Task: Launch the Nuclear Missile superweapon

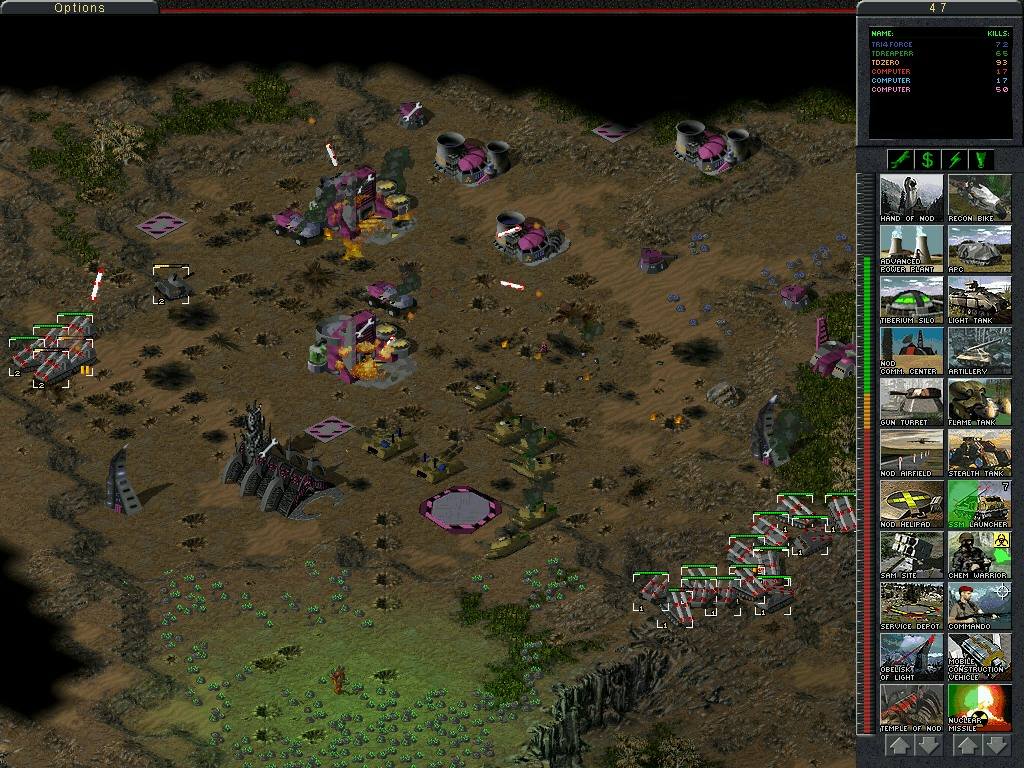Action: [x=979, y=707]
